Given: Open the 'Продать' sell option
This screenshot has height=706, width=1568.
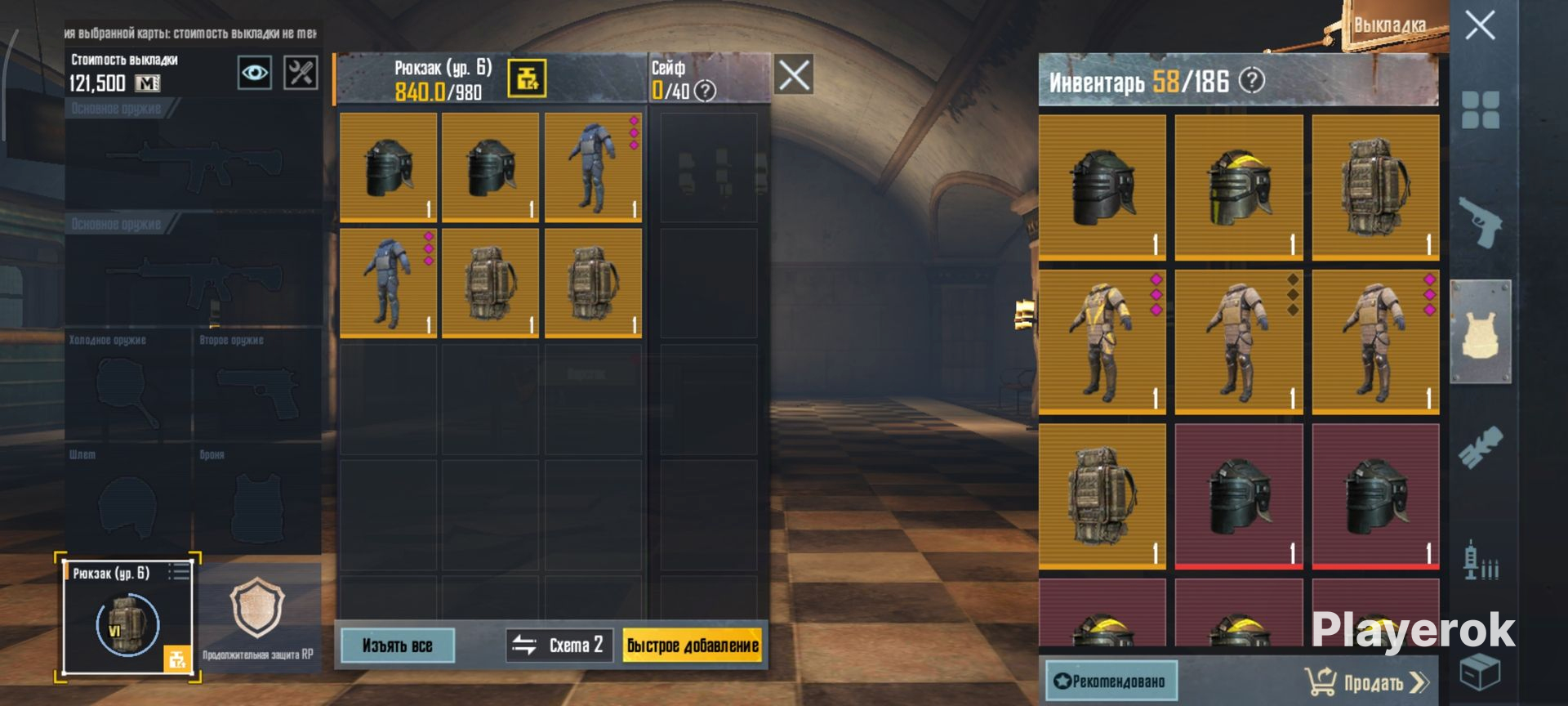Looking at the screenshot, I should click(x=1367, y=681).
